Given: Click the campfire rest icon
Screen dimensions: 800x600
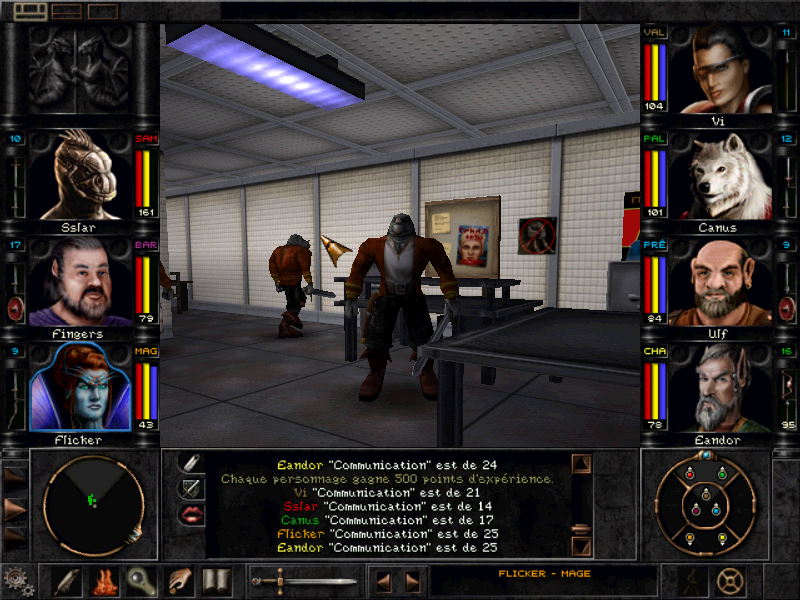Looking at the screenshot, I should click(104, 580).
